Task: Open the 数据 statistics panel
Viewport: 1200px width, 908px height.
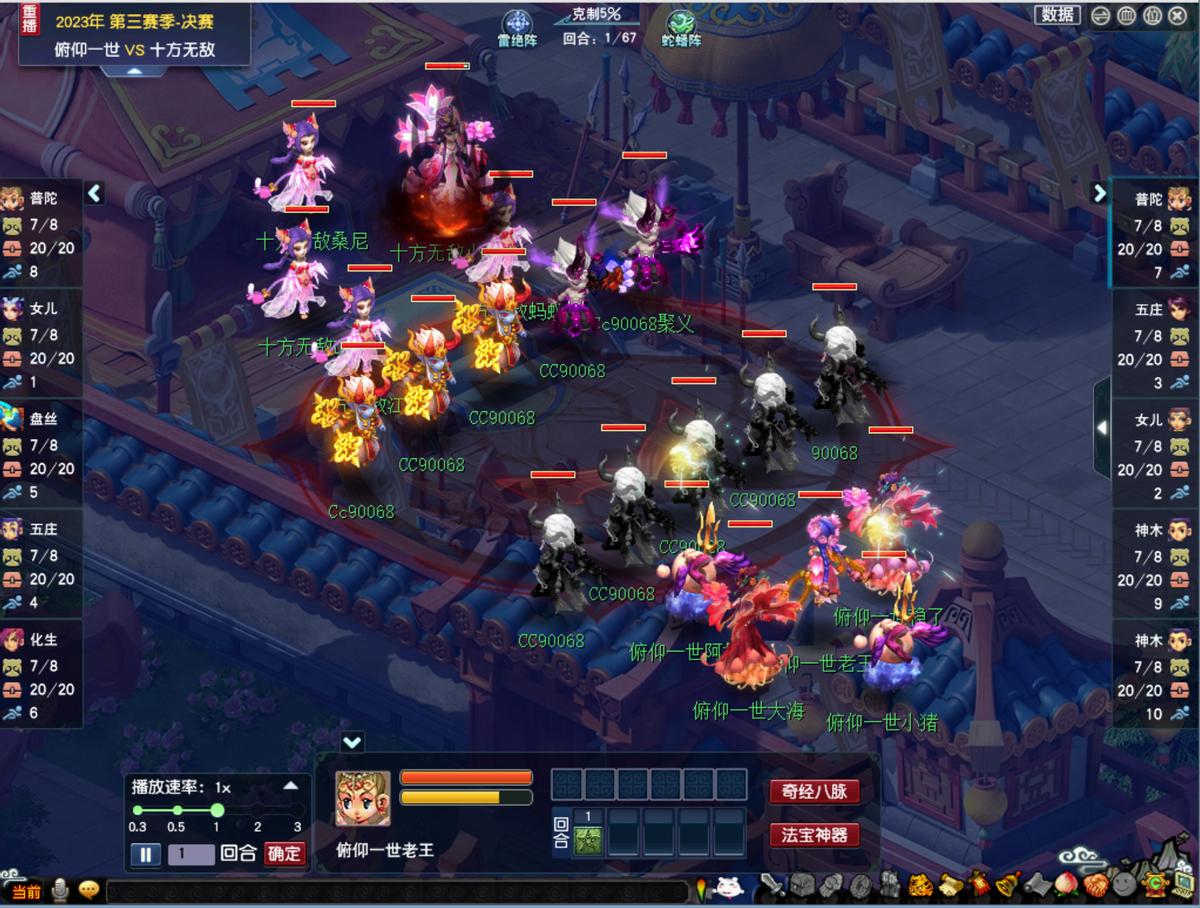Action: [x=1057, y=14]
